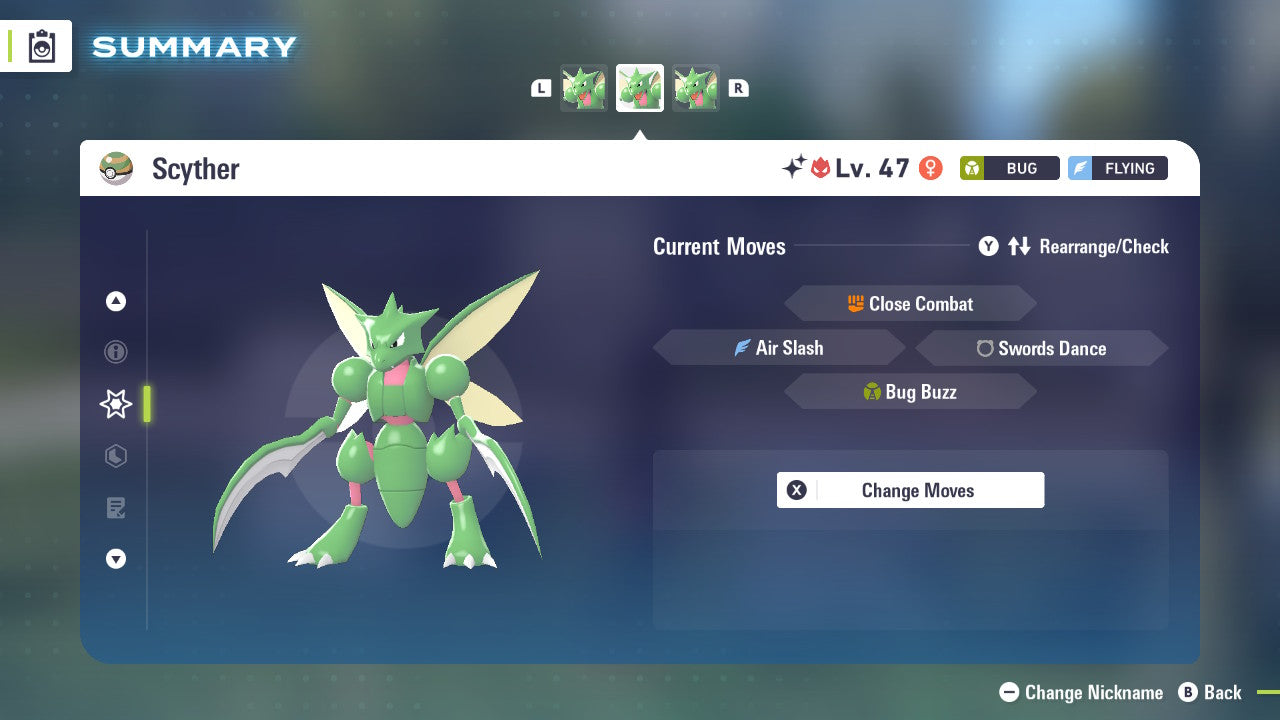Open the info summary sidebar icon

115,352
